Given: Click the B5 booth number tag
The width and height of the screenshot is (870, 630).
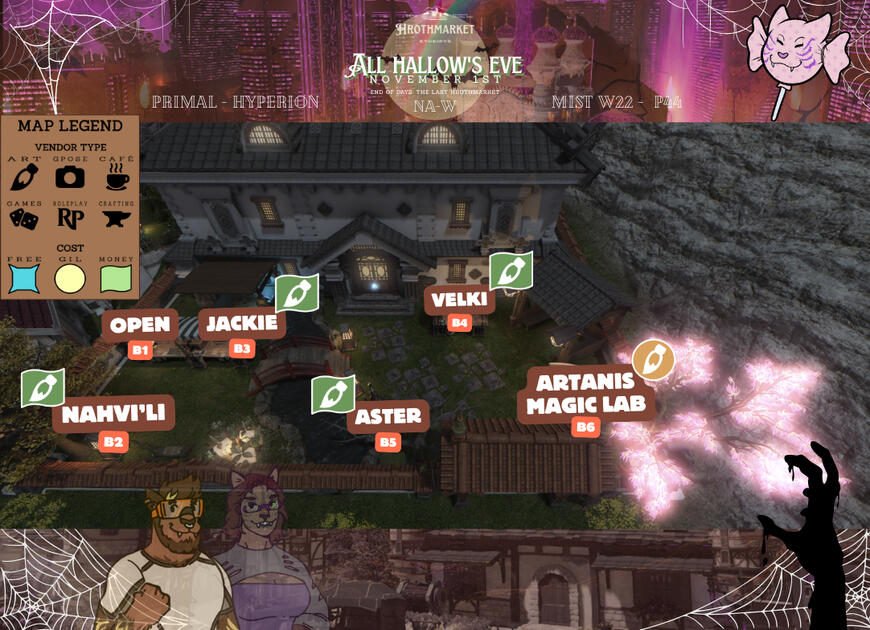Looking at the screenshot, I should click(387, 442).
